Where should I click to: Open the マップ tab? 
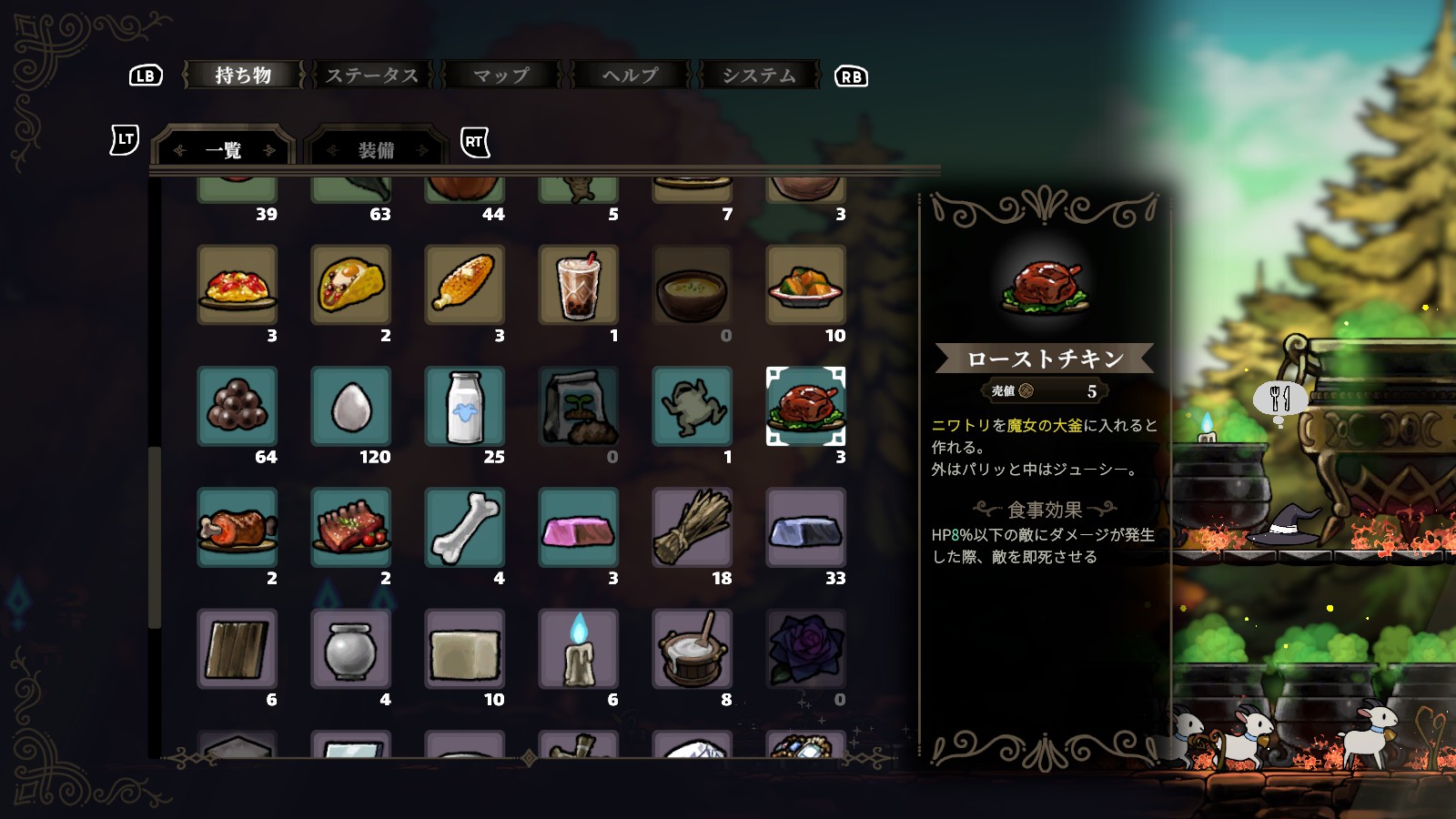[500, 76]
